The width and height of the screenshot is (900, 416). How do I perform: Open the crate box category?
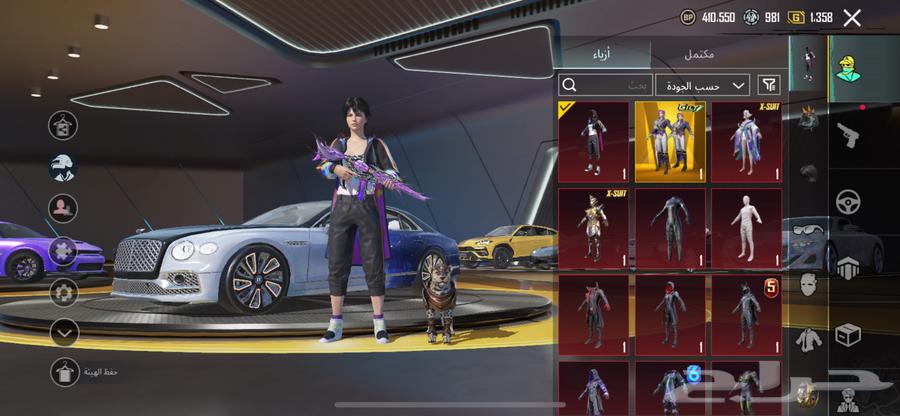pos(850,331)
